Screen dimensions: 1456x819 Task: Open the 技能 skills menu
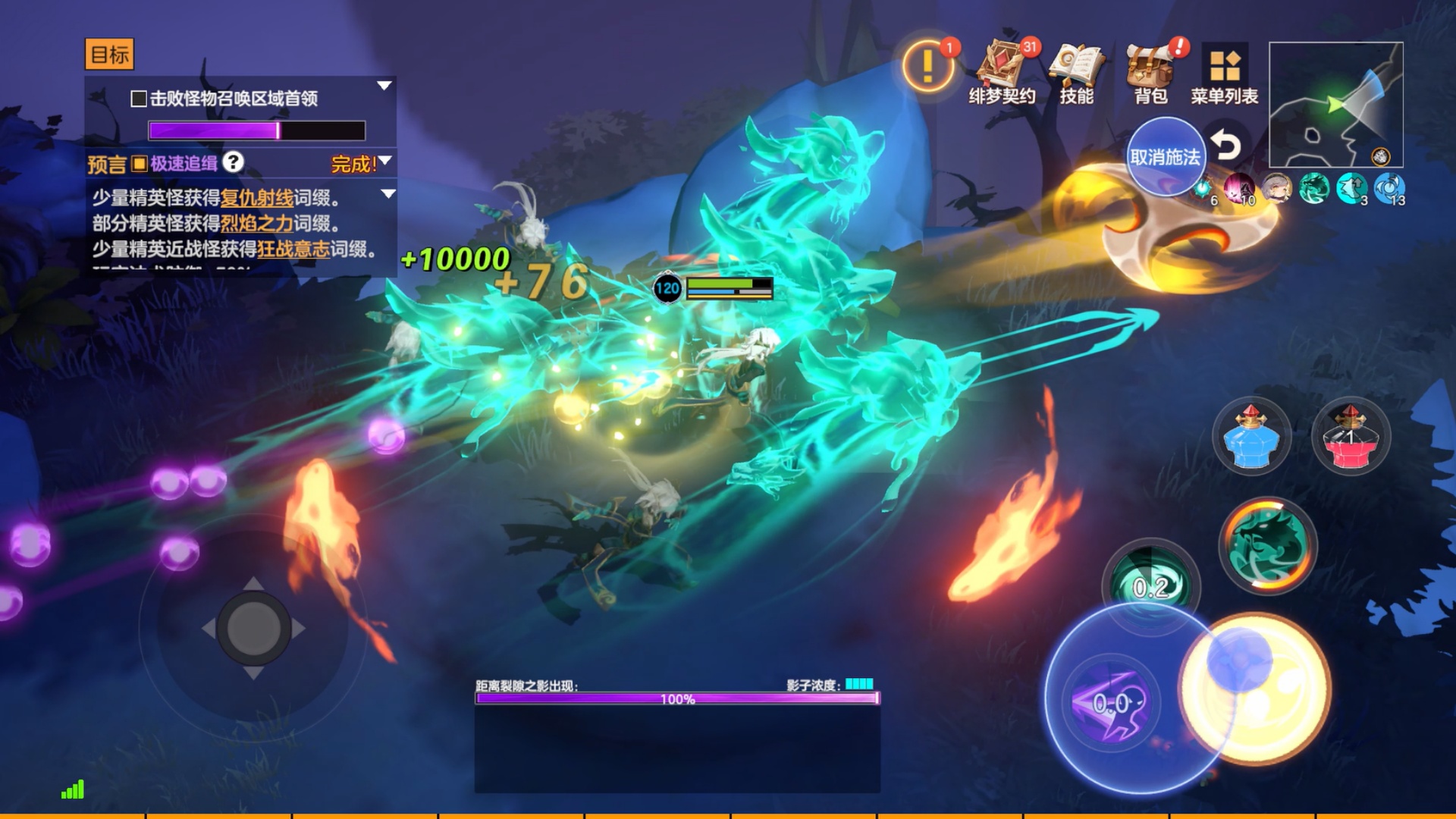[1076, 71]
